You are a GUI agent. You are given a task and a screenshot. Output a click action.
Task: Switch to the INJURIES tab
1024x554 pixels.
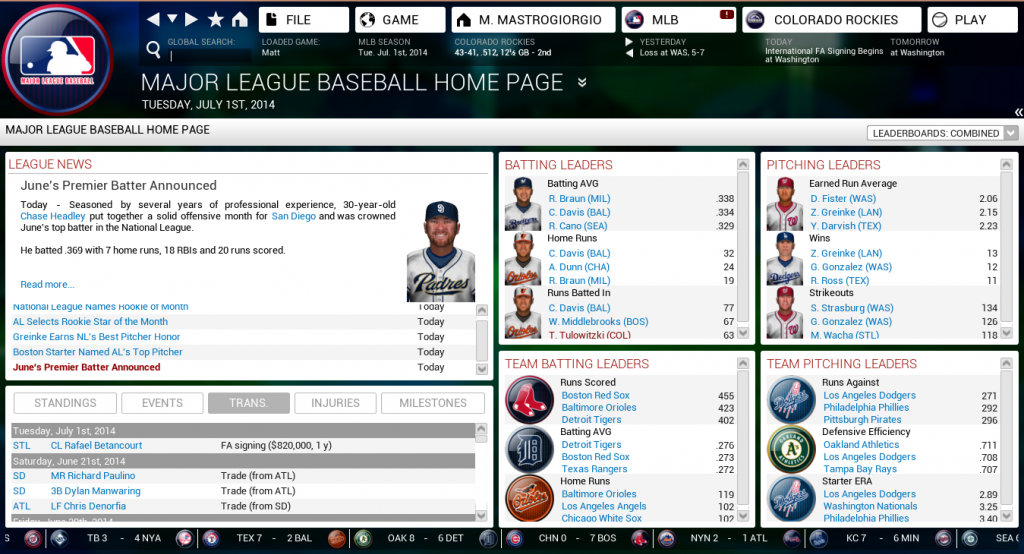(x=335, y=403)
